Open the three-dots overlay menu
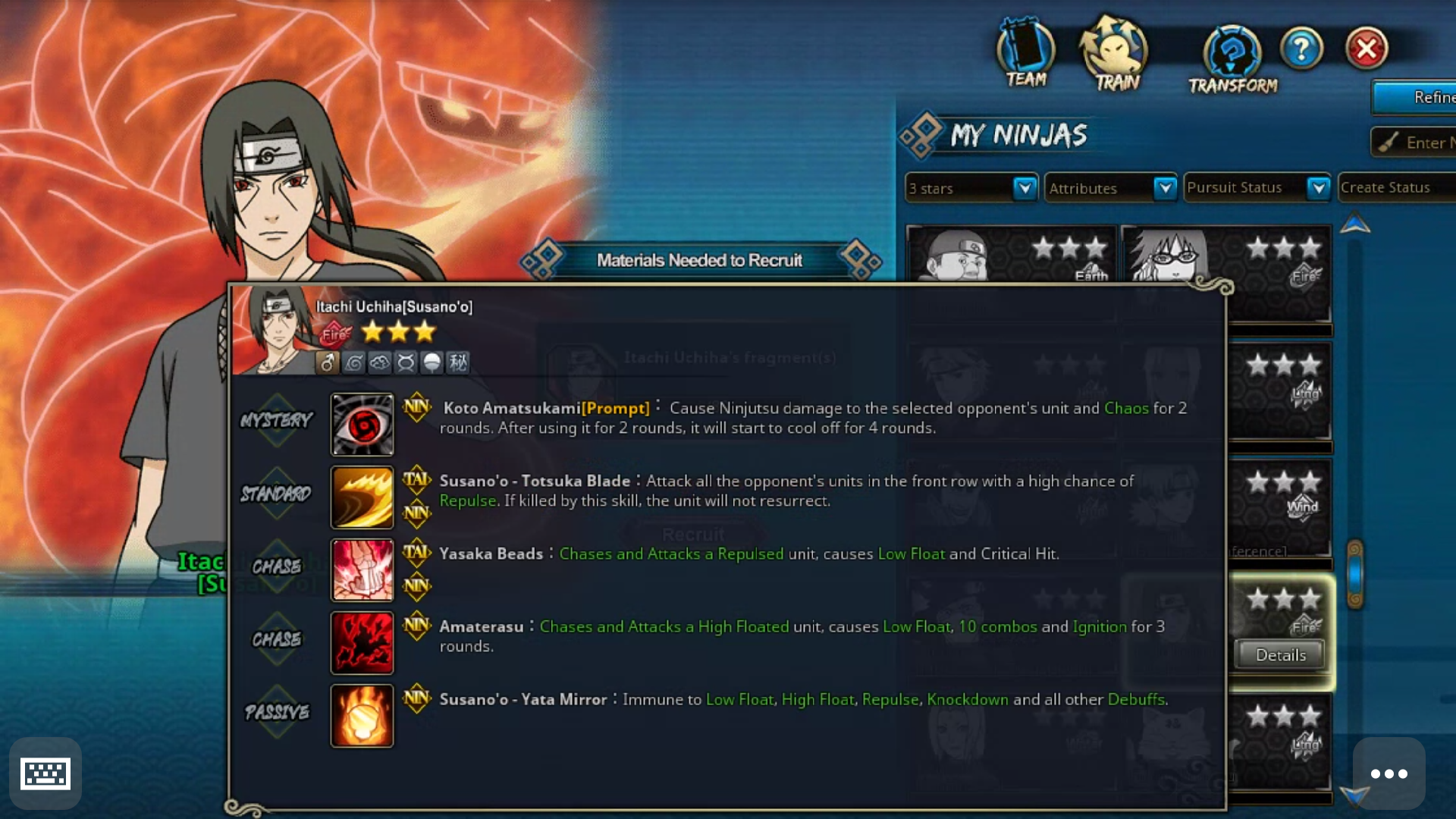1456x819 pixels. click(x=1389, y=773)
